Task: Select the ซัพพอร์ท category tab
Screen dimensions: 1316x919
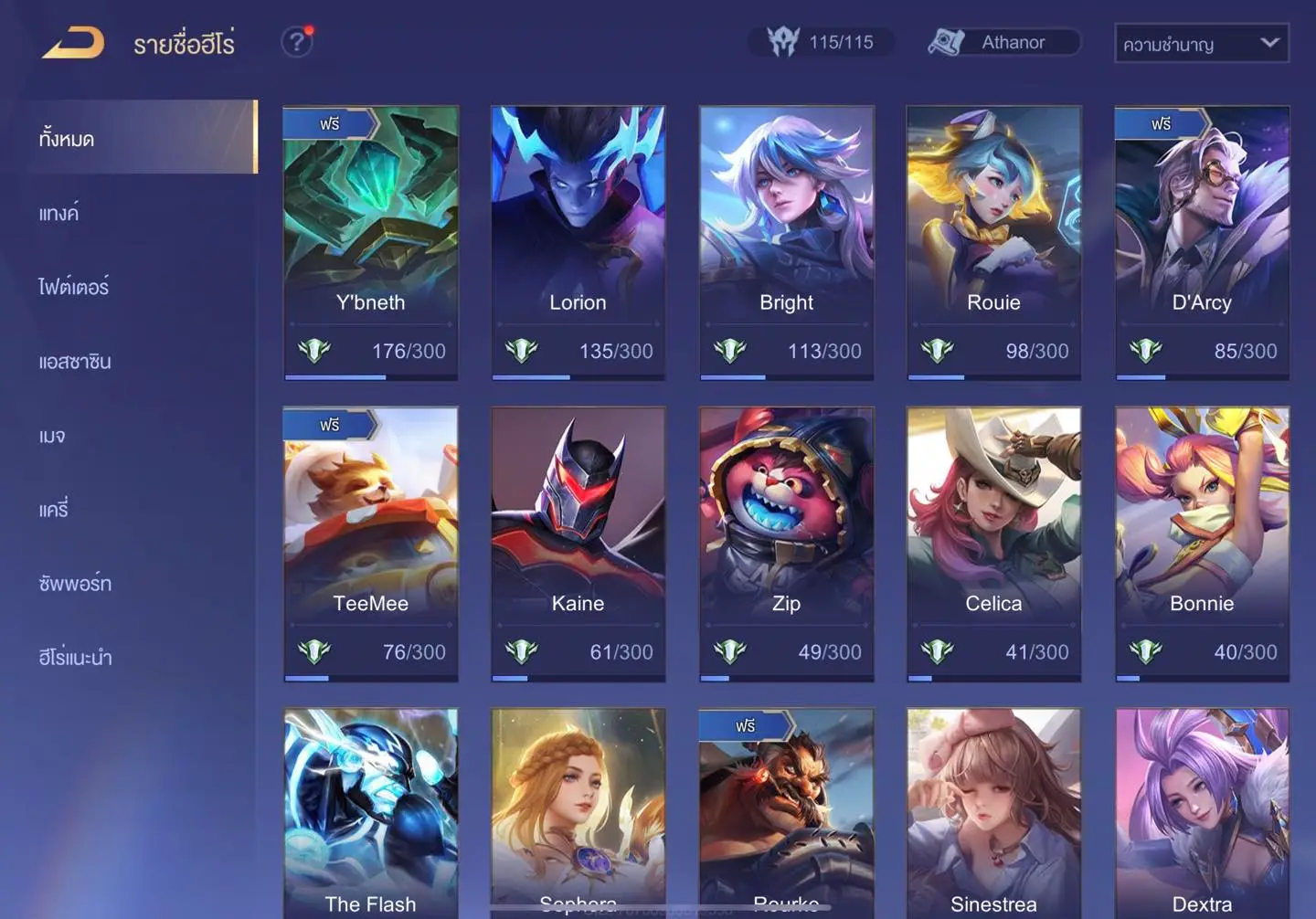Action: pyautogui.click(x=75, y=584)
